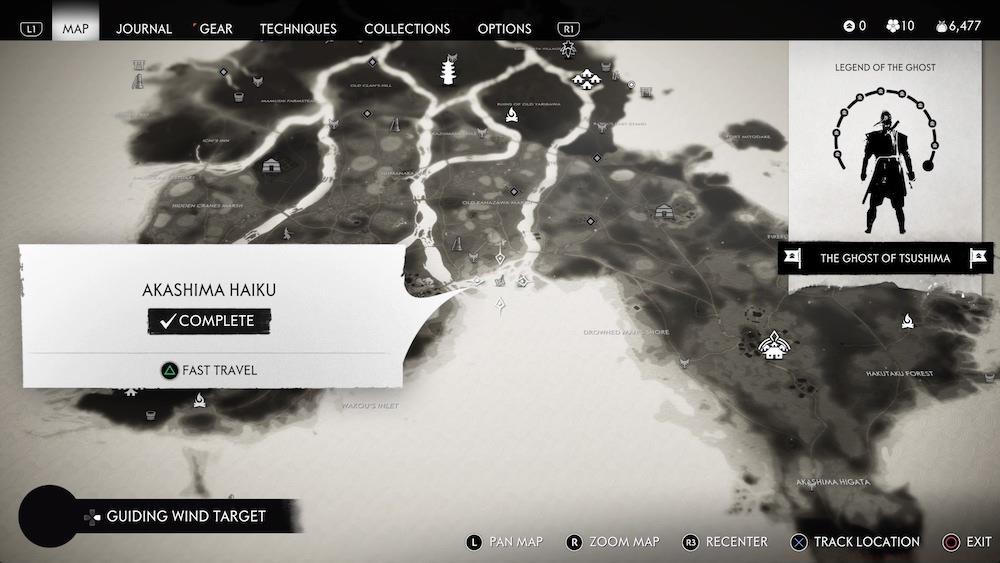Select the yurt camp marker near Old Kanazawa Marsh
Viewport: 1000px width, 563px height.
[664, 212]
